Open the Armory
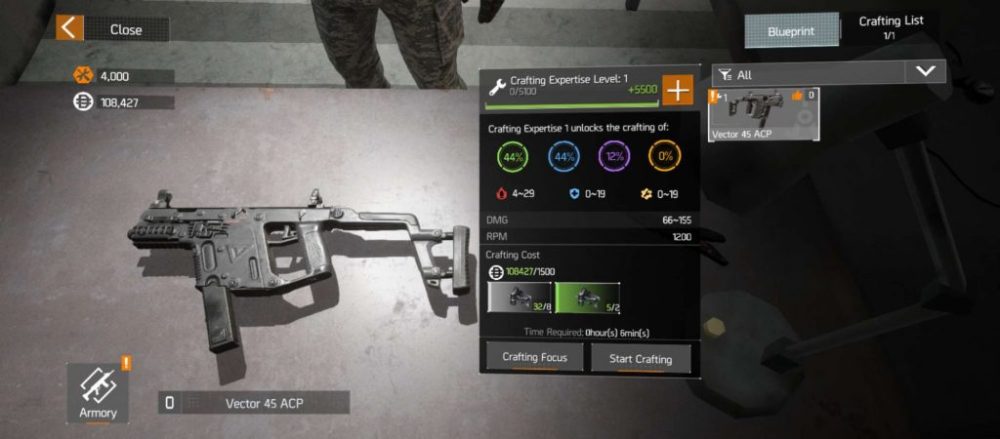 click(98, 391)
